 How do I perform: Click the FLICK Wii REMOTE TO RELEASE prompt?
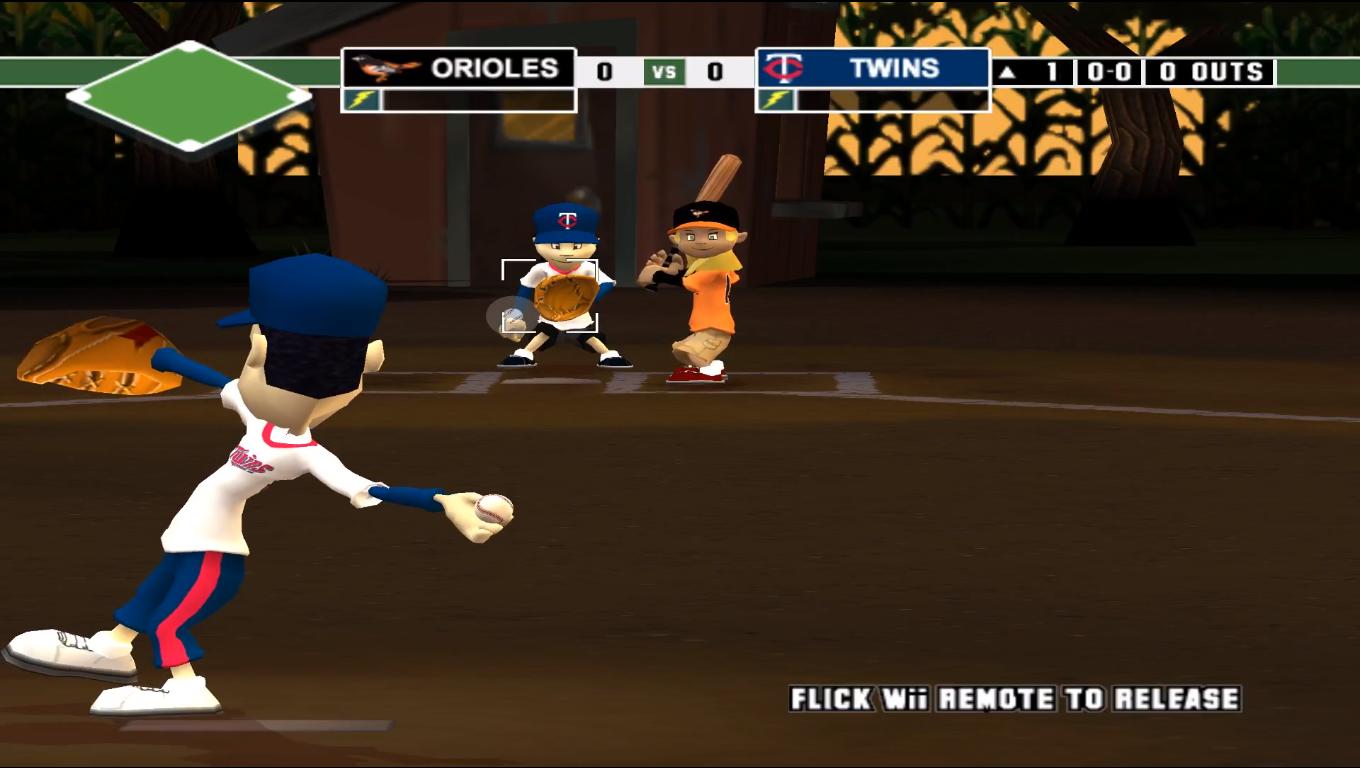(x=1013, y=700)
